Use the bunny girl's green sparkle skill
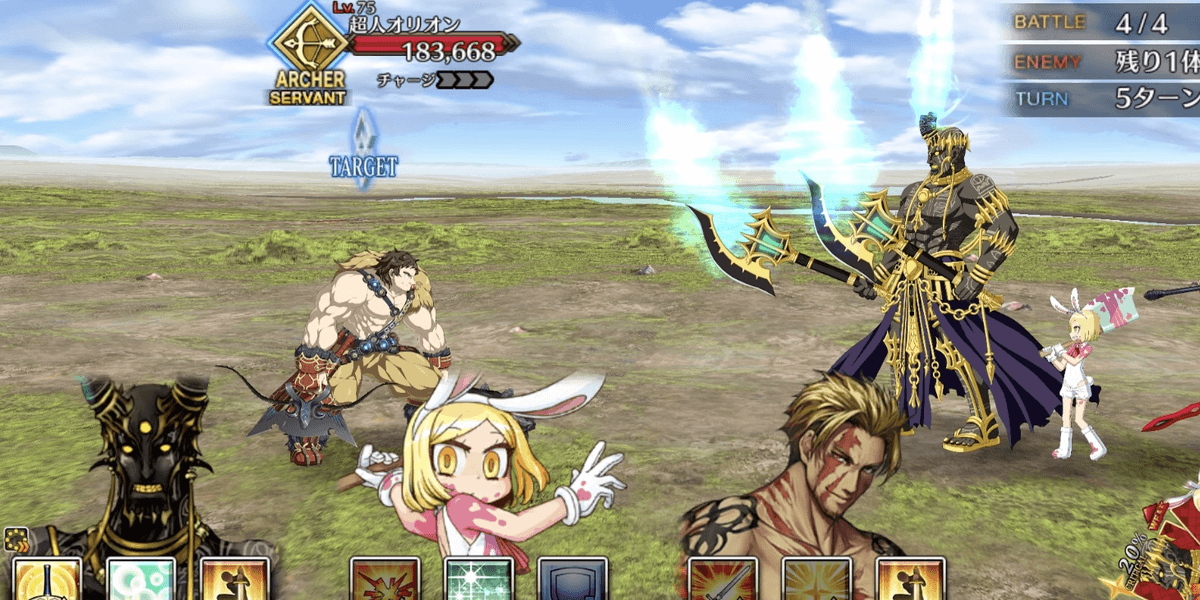This screenshot has height=600, width=1200. tap(478, 580)
